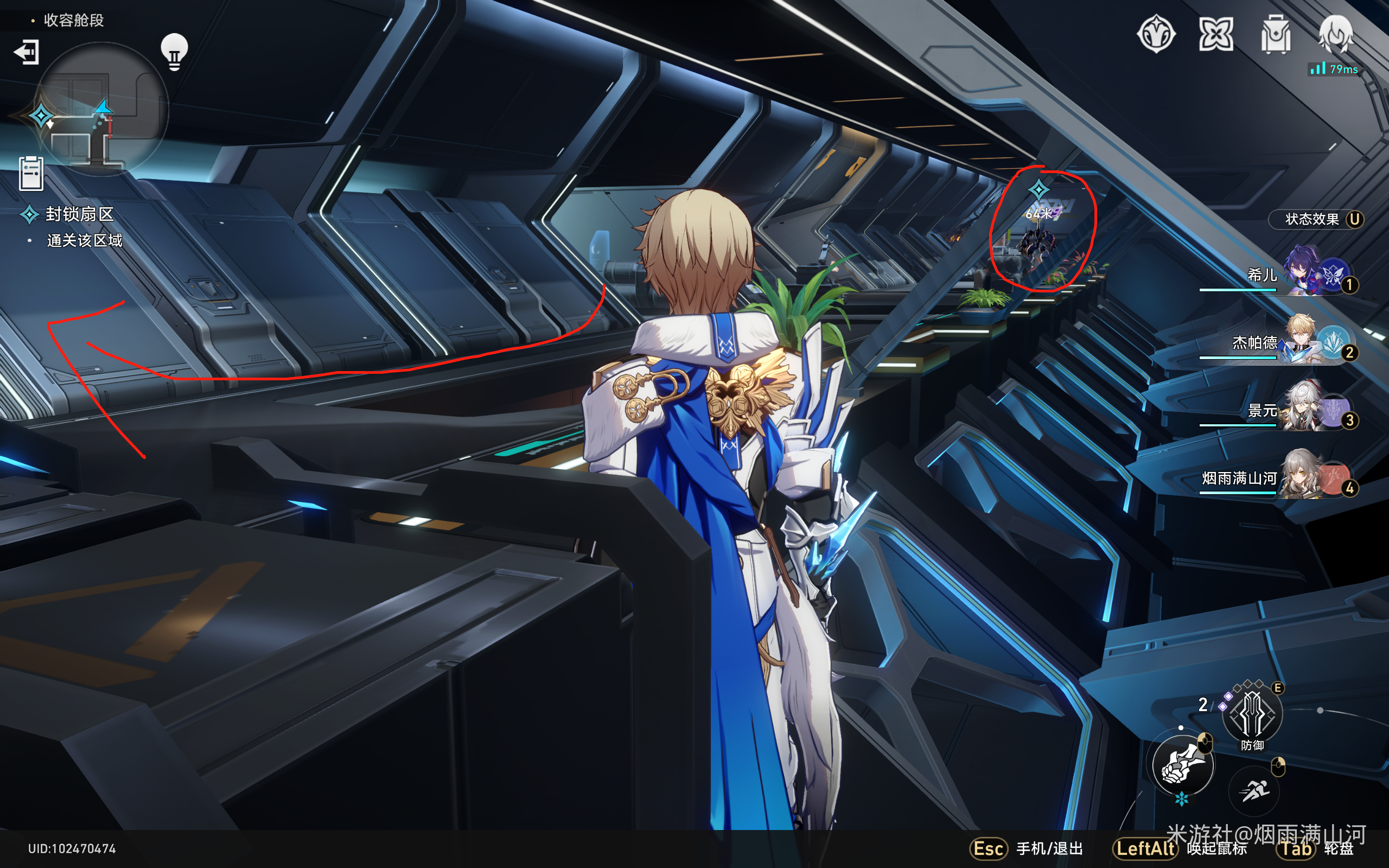Select the 封锁扇区 objective tracker
Screen dimensions: 1389x868
click(x=79, y=214)
